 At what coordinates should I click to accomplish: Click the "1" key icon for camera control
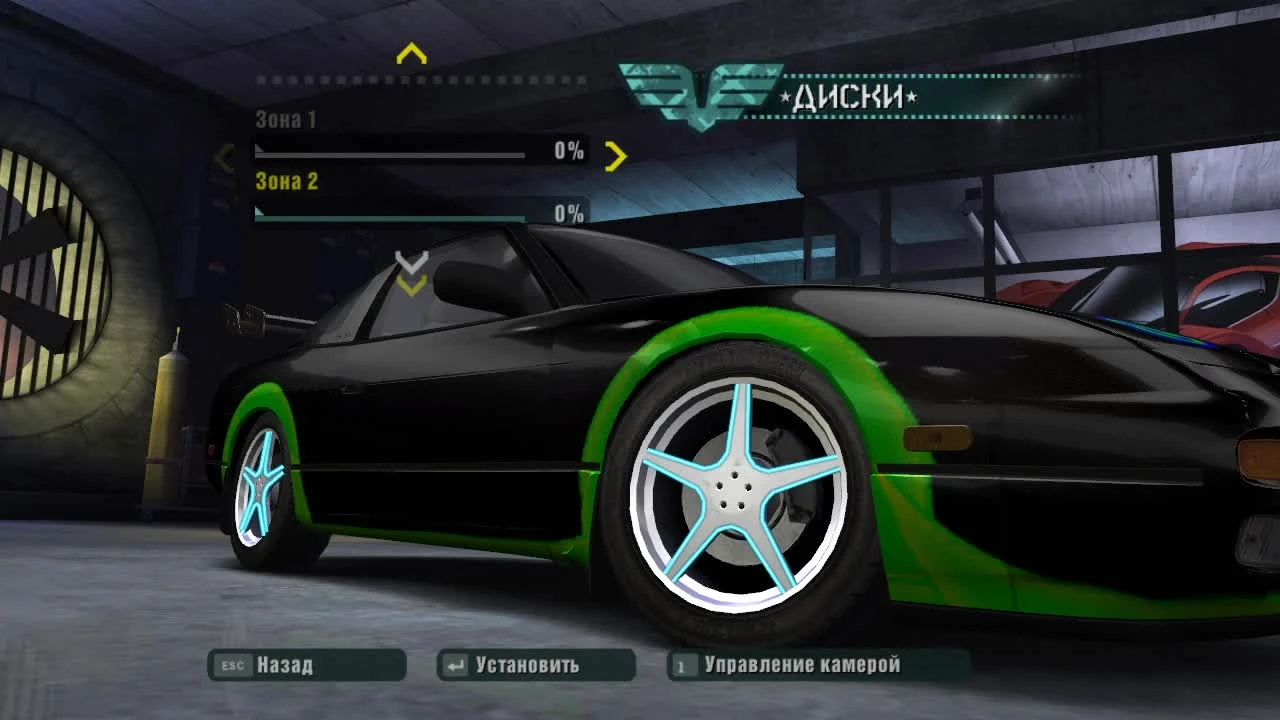pyautogui.click(x=681, y=663)
